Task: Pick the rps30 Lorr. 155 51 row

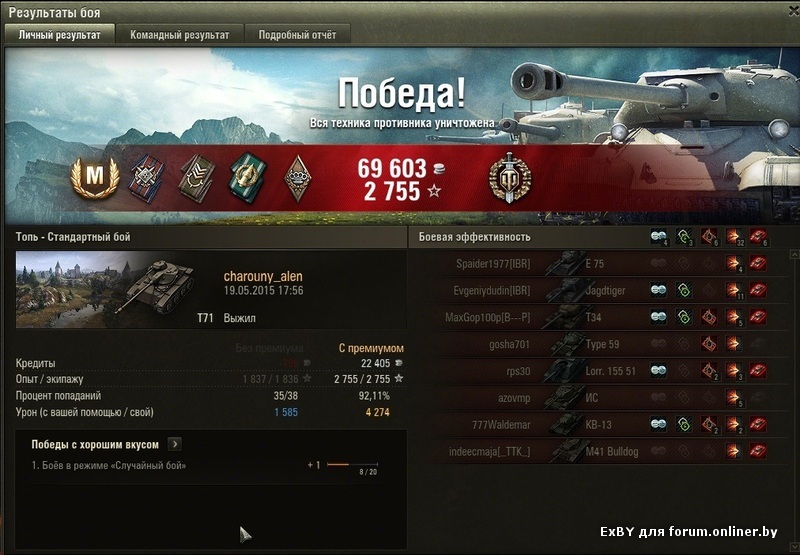Action: click(x=600, y=370)
